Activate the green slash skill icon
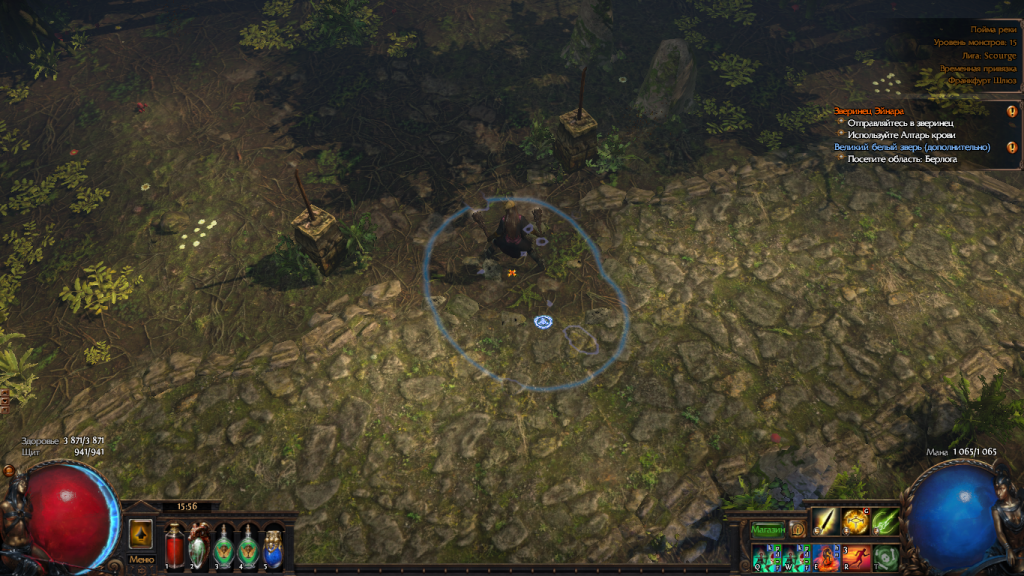Screen dimensions: 1024x576 886,522
